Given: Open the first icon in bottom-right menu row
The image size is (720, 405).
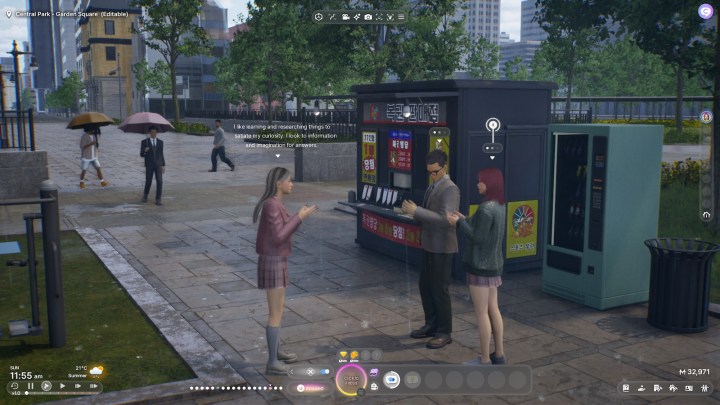Looking at the screenshot, I should tap(625, 388).
